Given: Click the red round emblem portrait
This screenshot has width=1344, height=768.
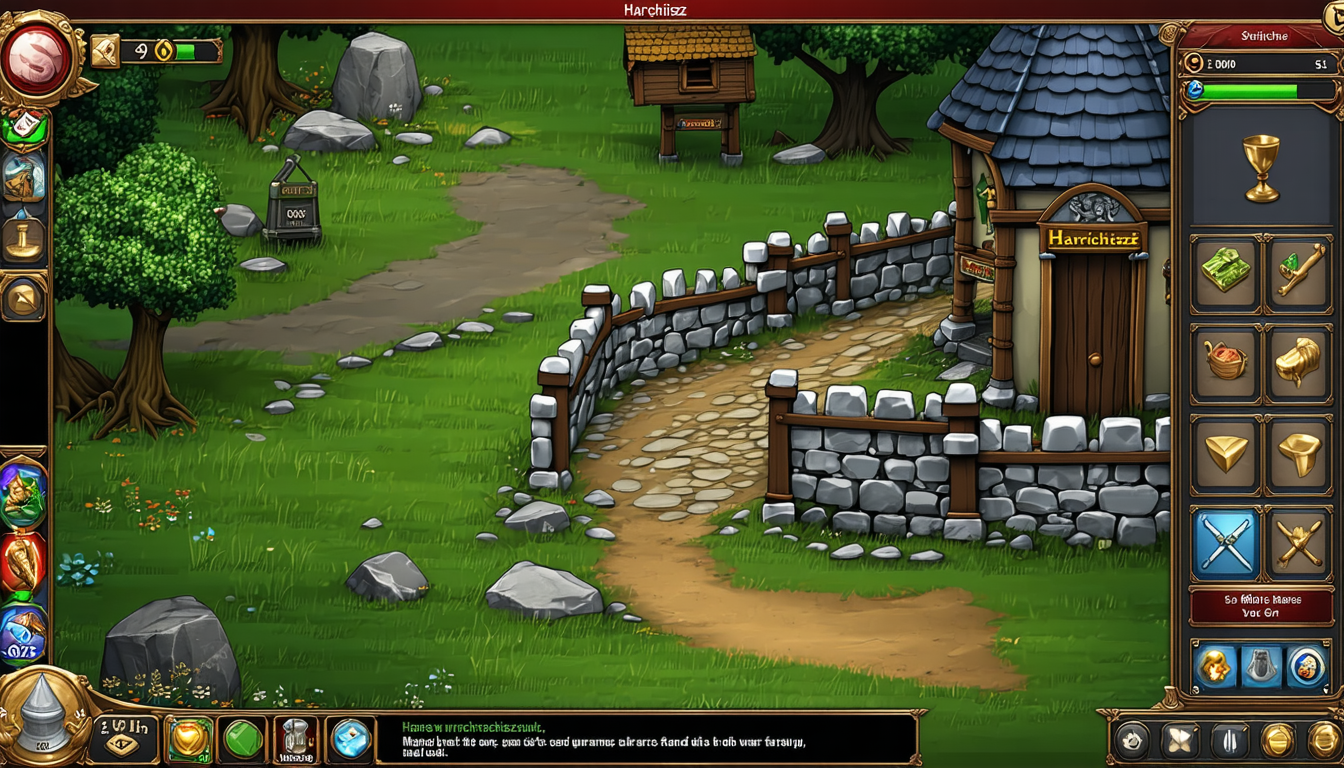Looking at the screenshot, I should (x=36, y=59).
